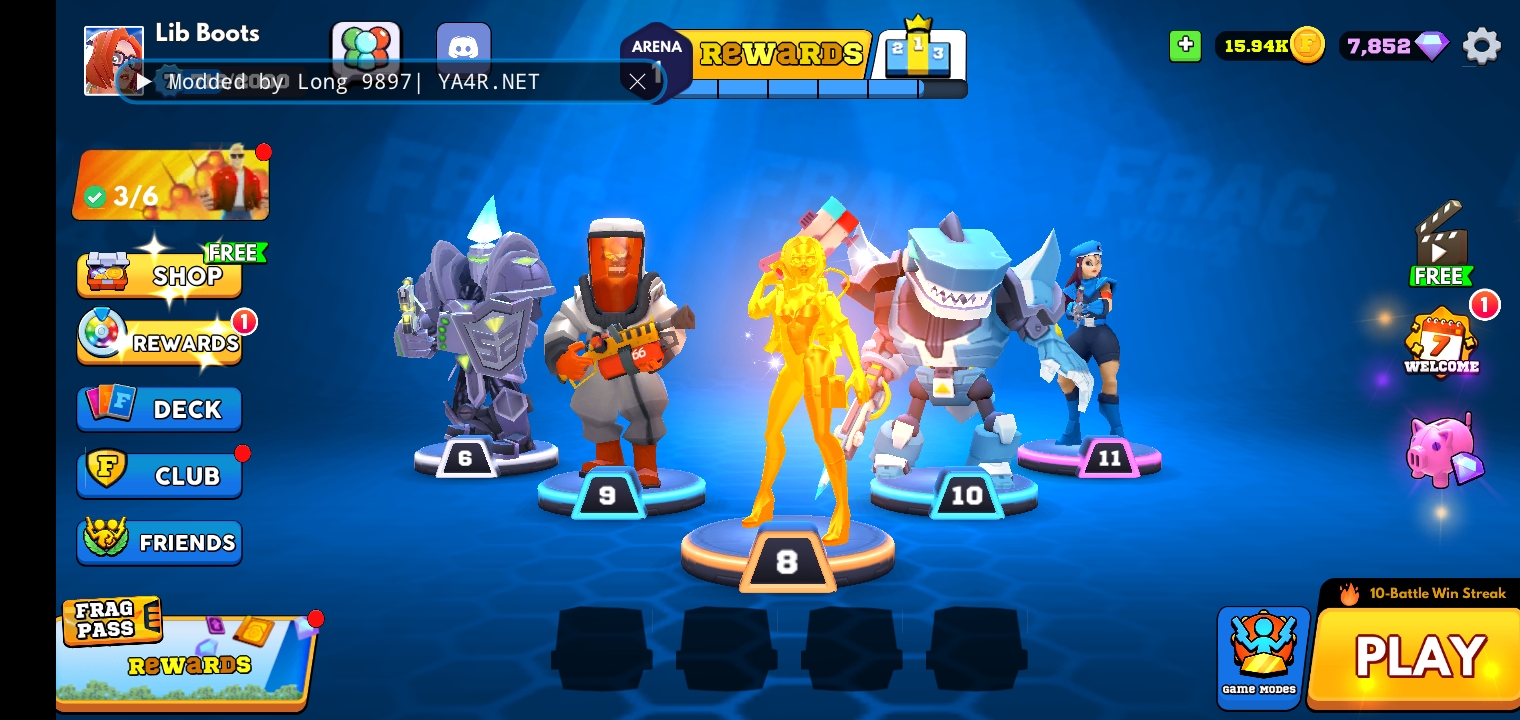Open the piggy bank offer
This screenshot has width=1520, height=720.
tap(1442, 450)
